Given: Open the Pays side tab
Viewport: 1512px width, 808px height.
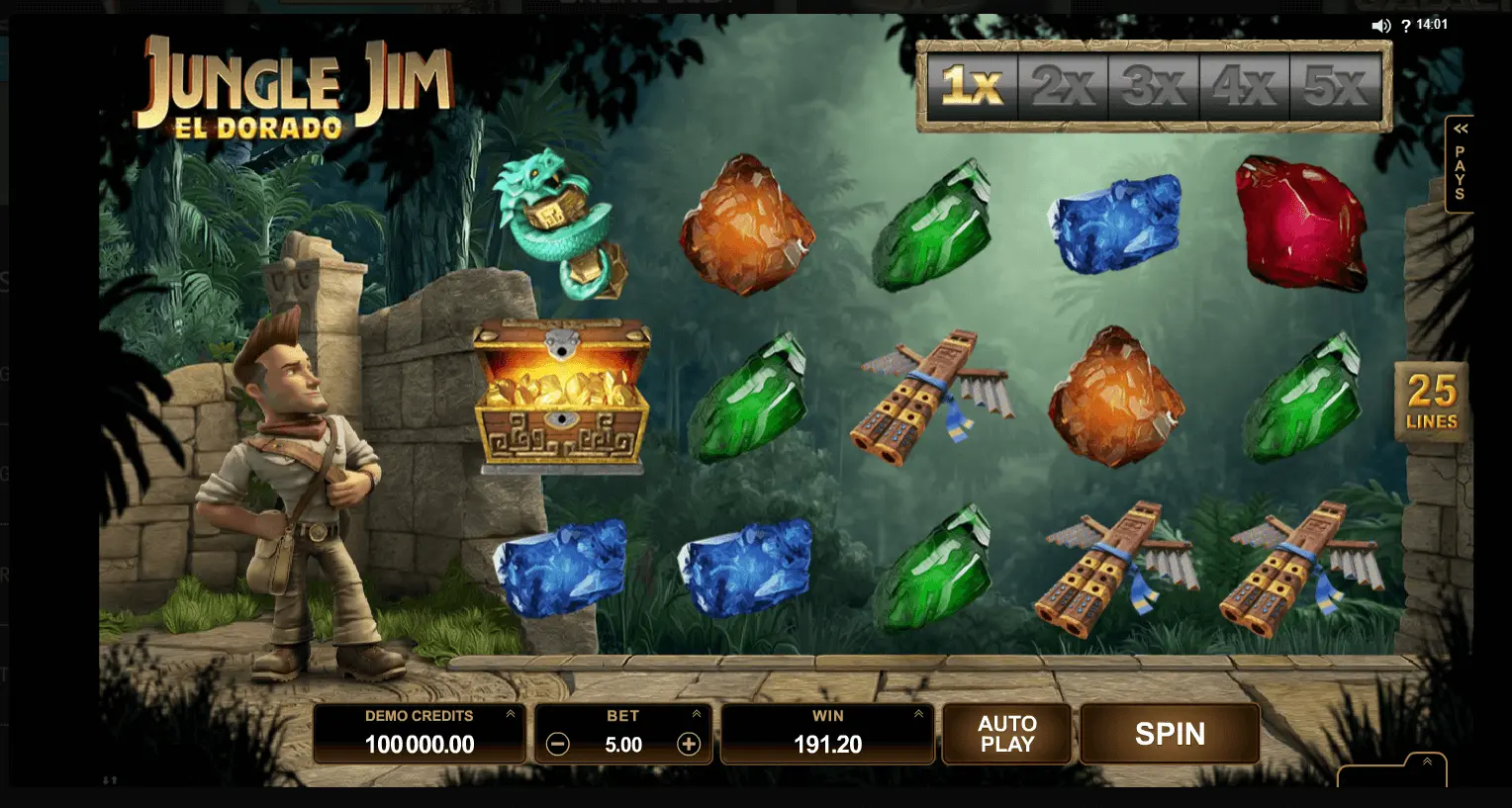Looking at the screenshot, I should coord(1460,165).
